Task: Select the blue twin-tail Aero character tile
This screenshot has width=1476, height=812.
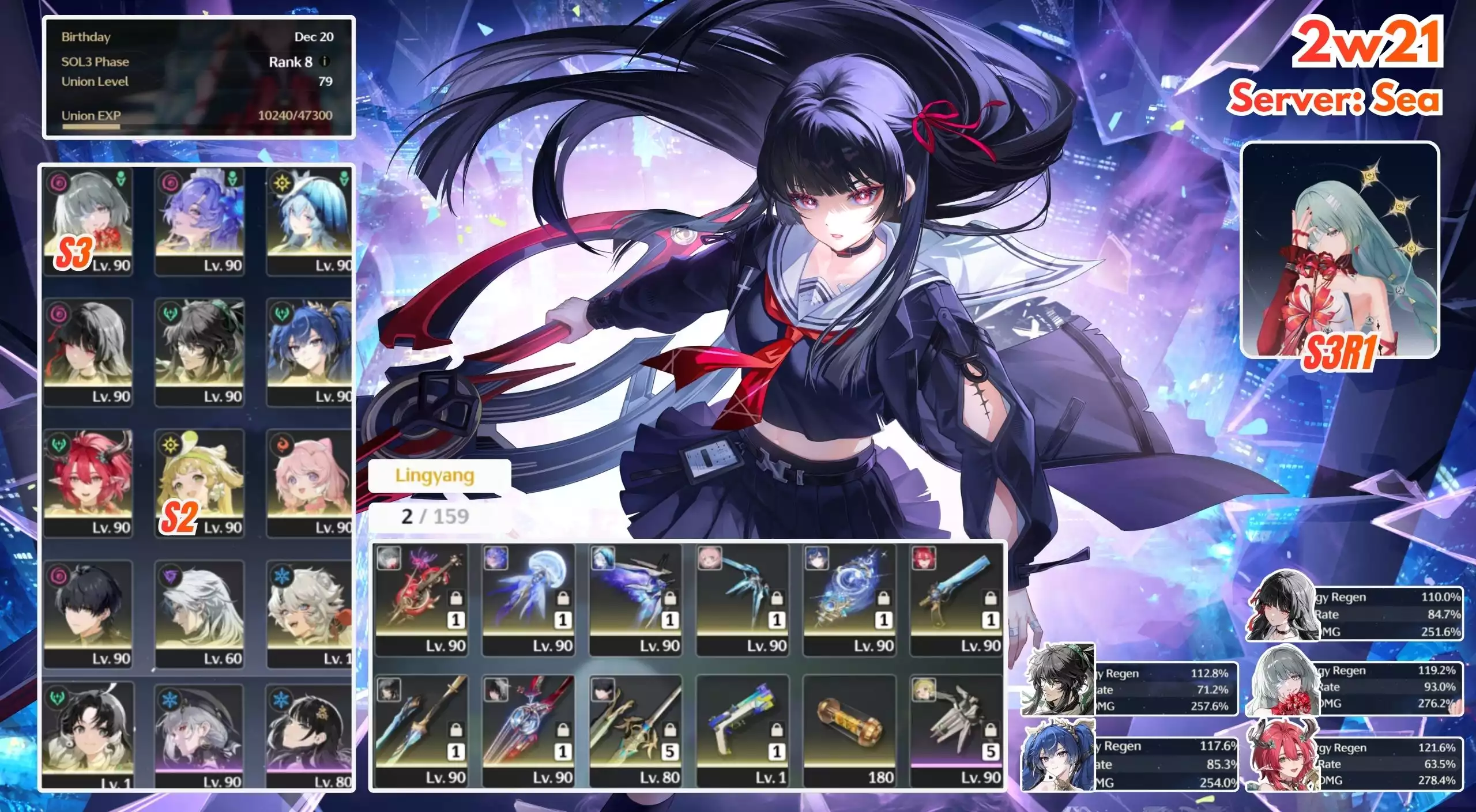Action: point(310,352)
